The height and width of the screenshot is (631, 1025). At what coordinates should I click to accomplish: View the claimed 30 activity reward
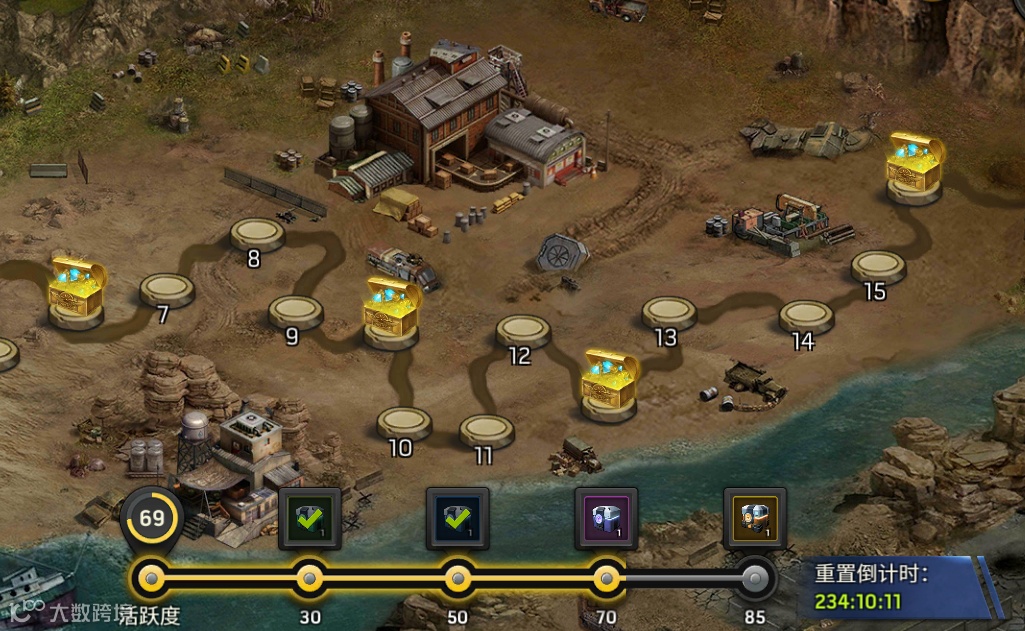click(310, 518)
